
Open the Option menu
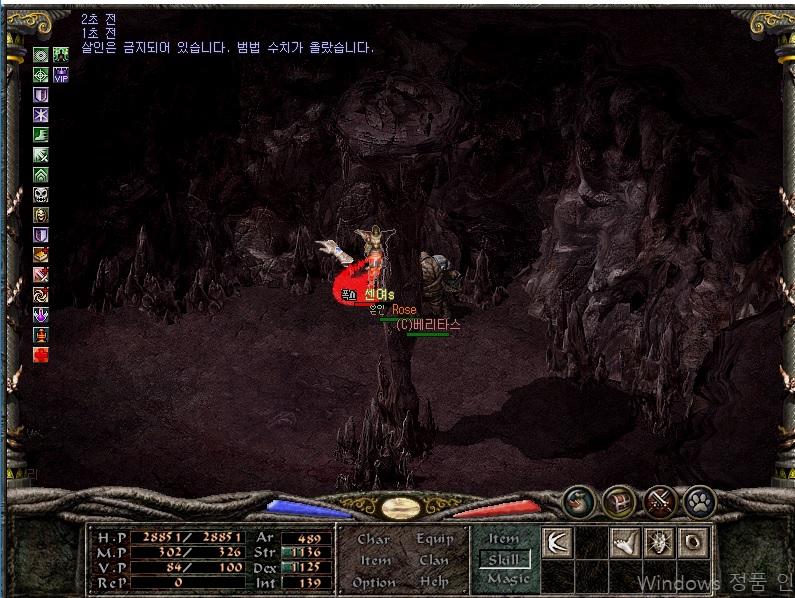(375, 582)
